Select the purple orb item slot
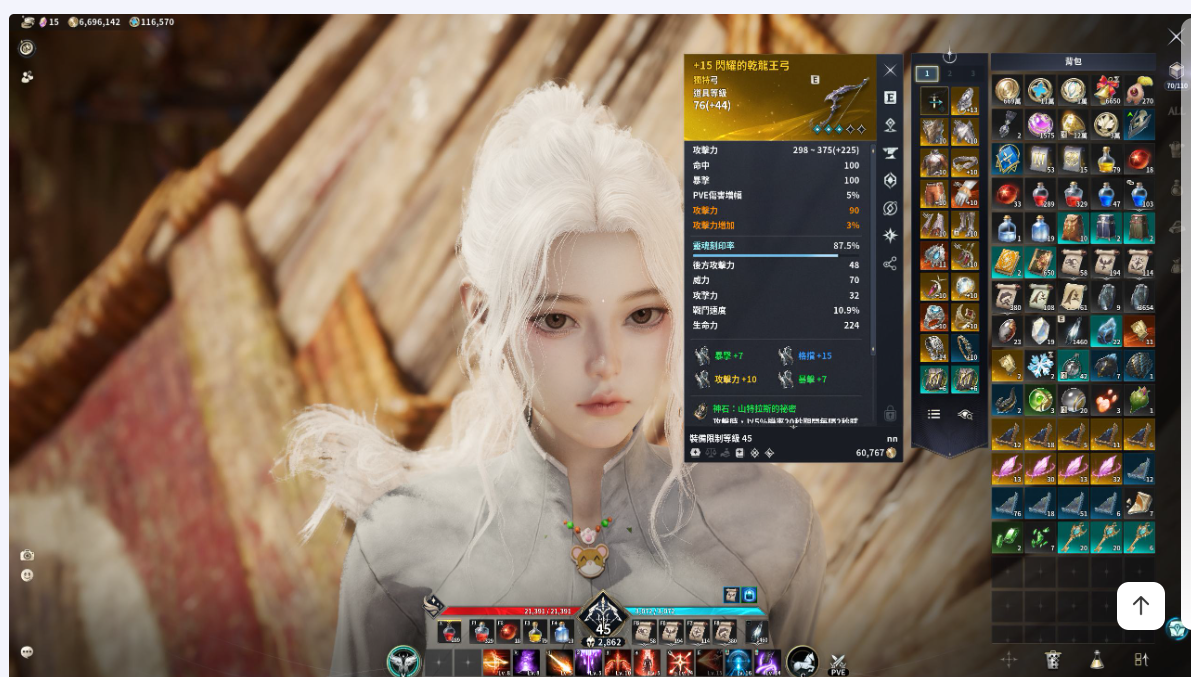The width and height of the screenshot is (1191, 677). 1041,124
